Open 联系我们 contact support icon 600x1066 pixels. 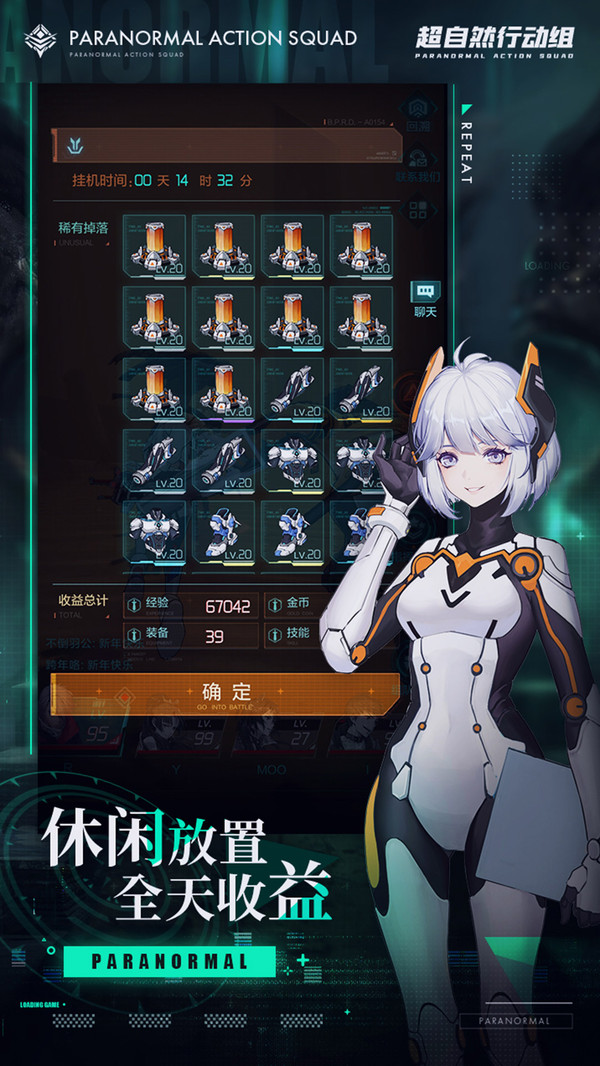tap(419, 160)
